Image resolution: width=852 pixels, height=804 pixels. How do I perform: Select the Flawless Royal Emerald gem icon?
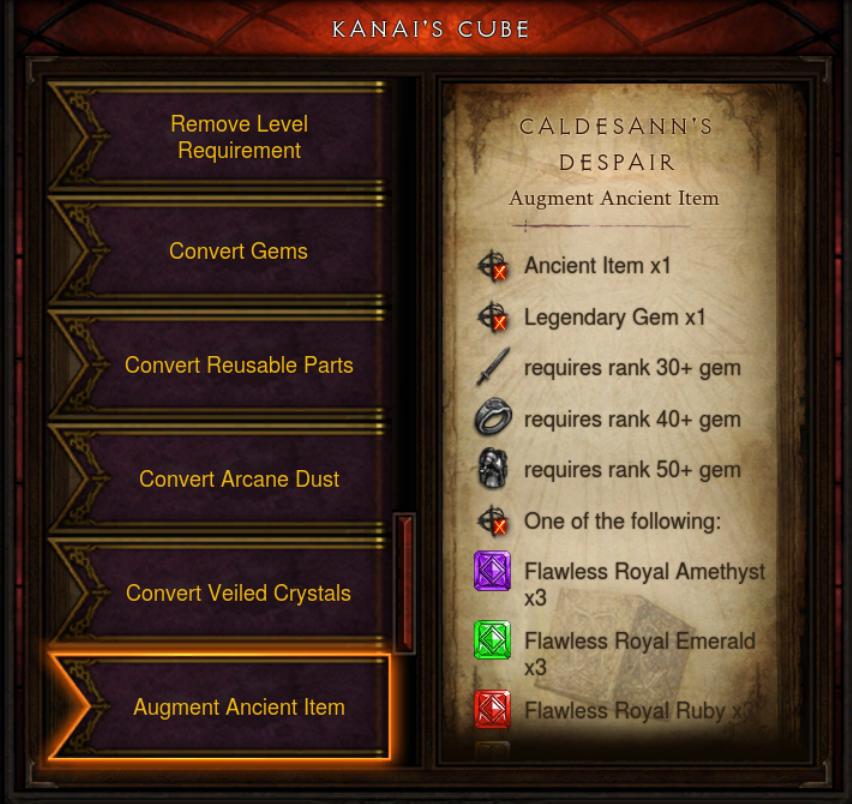click(492, 640)
